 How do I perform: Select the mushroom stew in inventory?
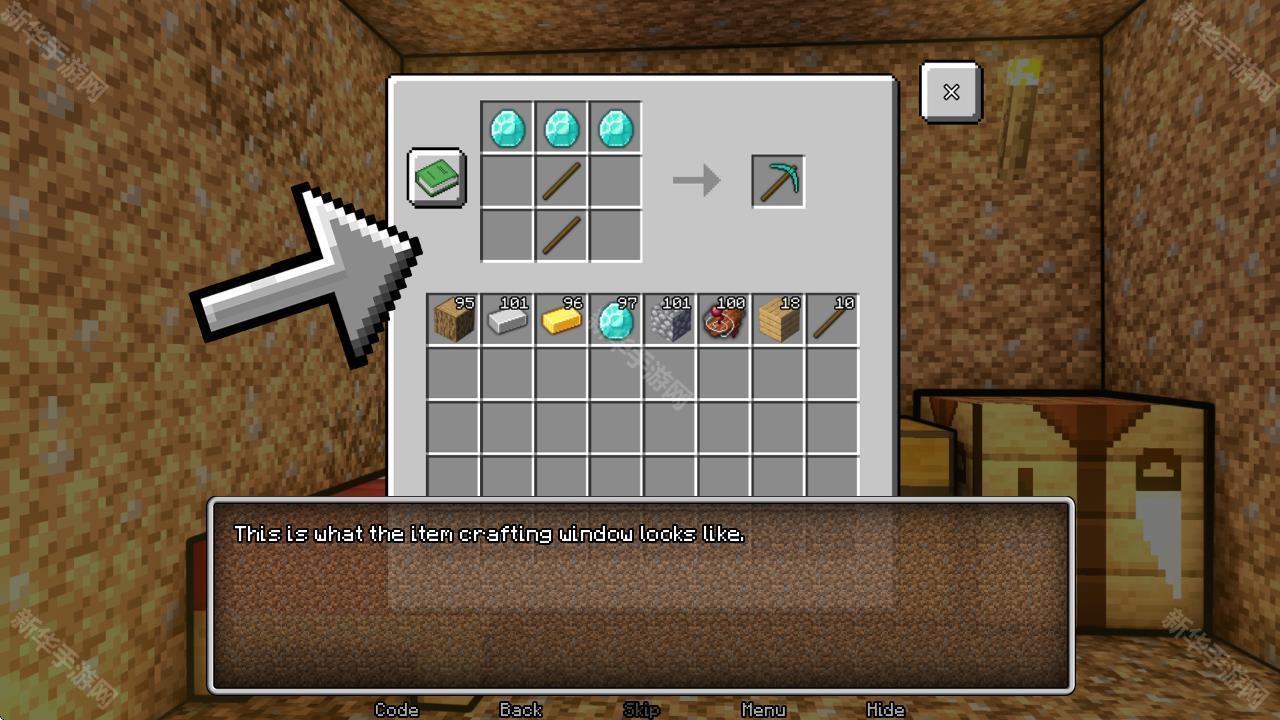(x=724, y=319)
